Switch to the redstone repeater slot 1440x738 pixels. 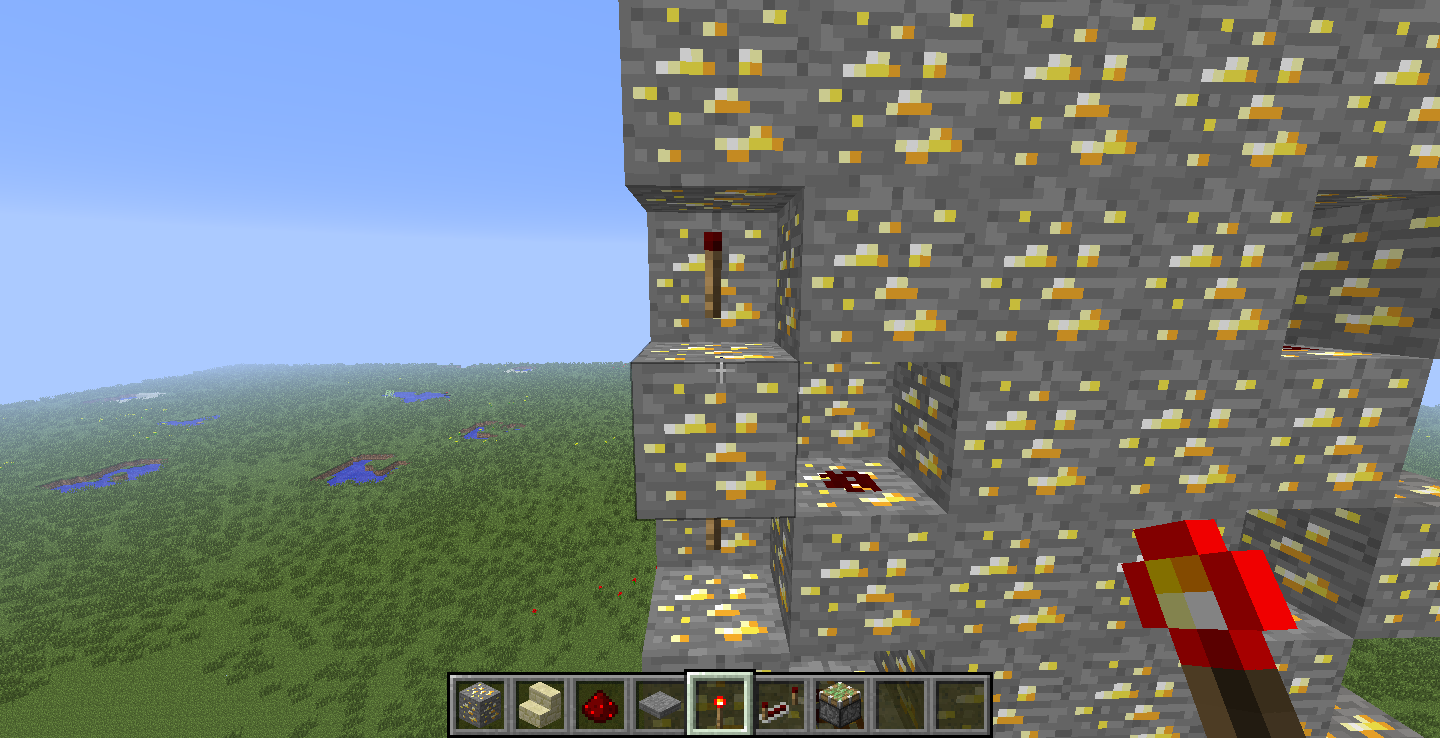tap(779, 704)
